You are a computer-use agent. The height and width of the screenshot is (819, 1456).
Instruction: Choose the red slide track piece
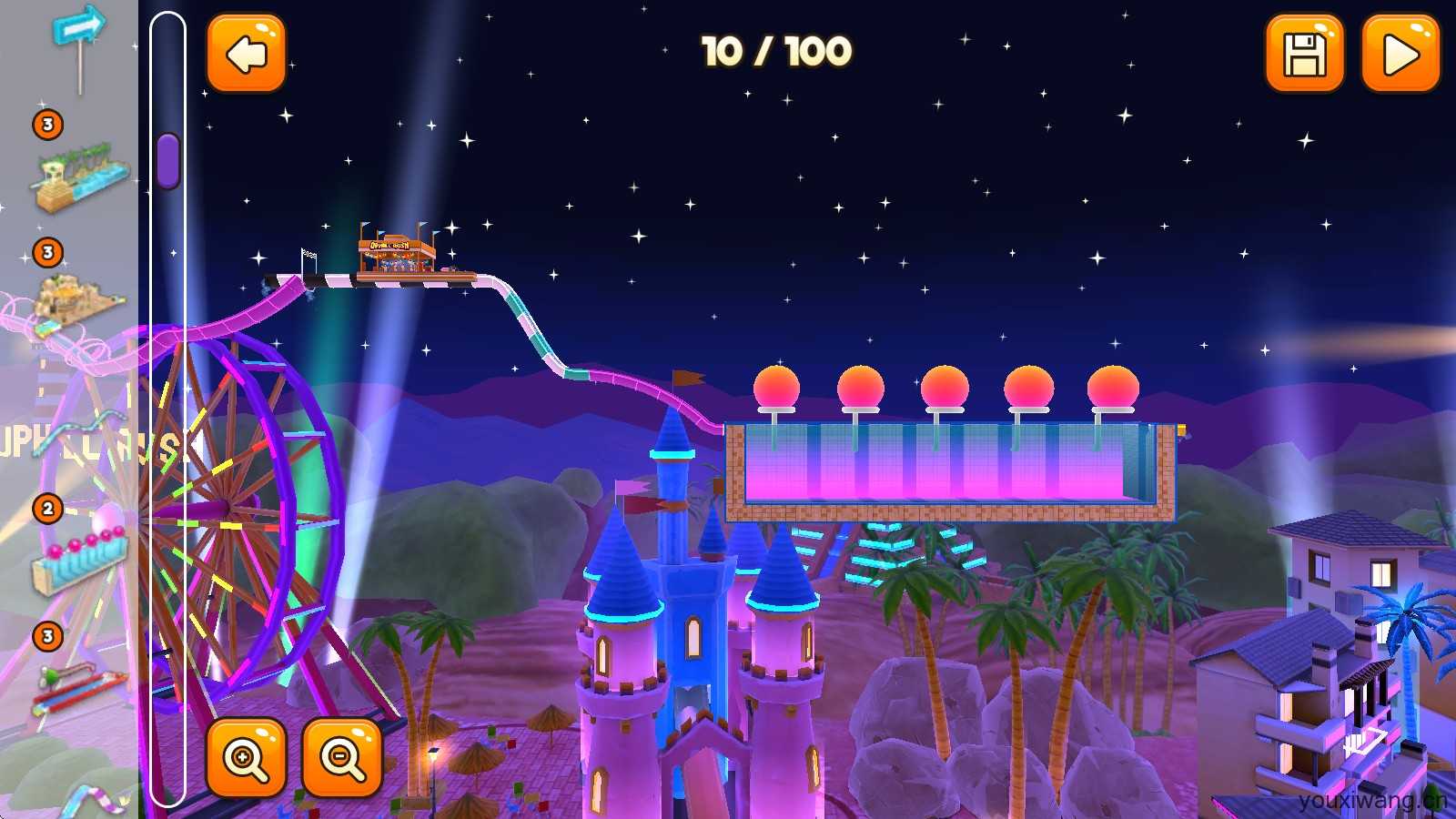pos(80,687)
